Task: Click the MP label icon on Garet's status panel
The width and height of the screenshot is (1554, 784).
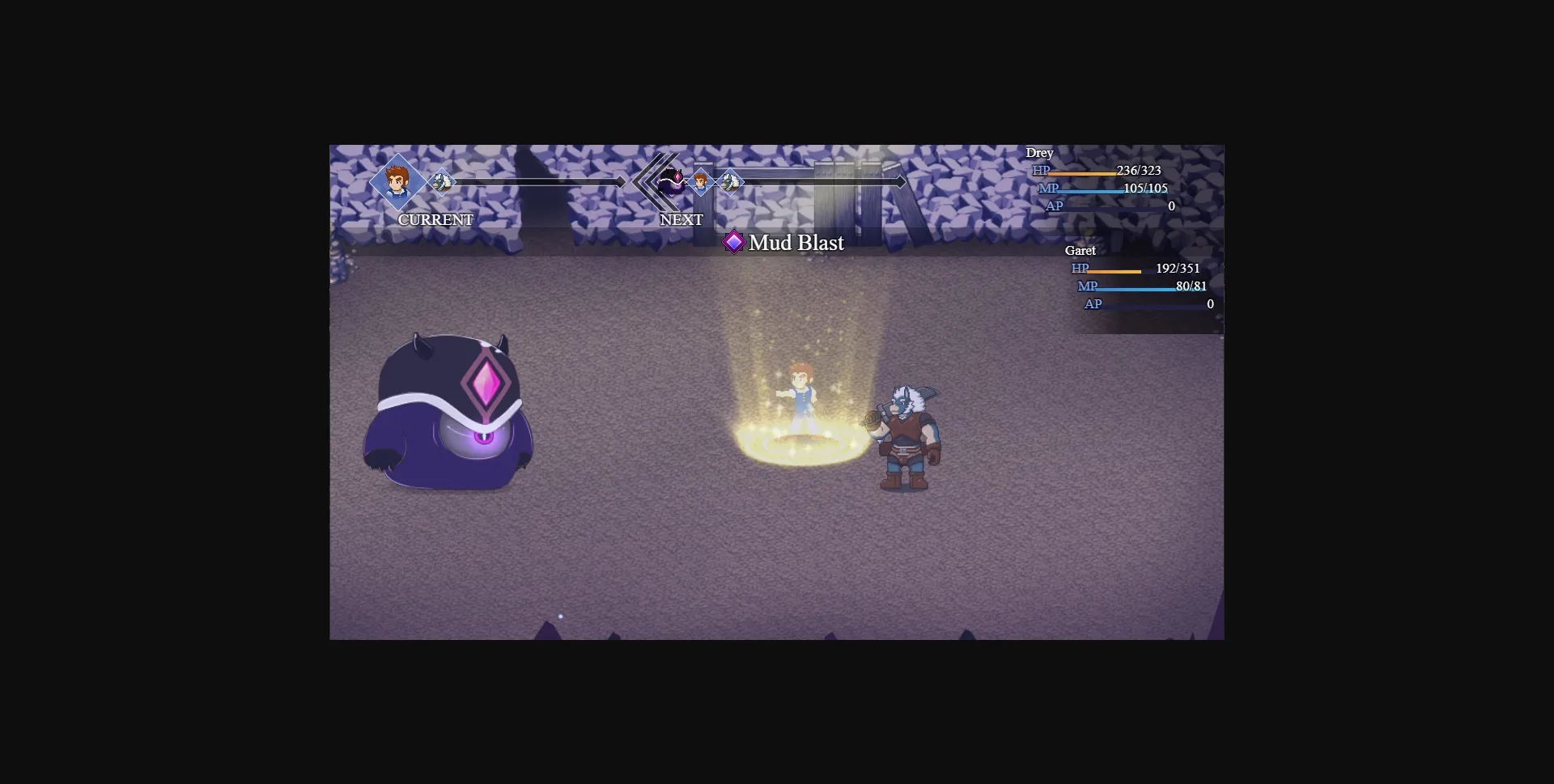Action: [x=1089, y=286]
